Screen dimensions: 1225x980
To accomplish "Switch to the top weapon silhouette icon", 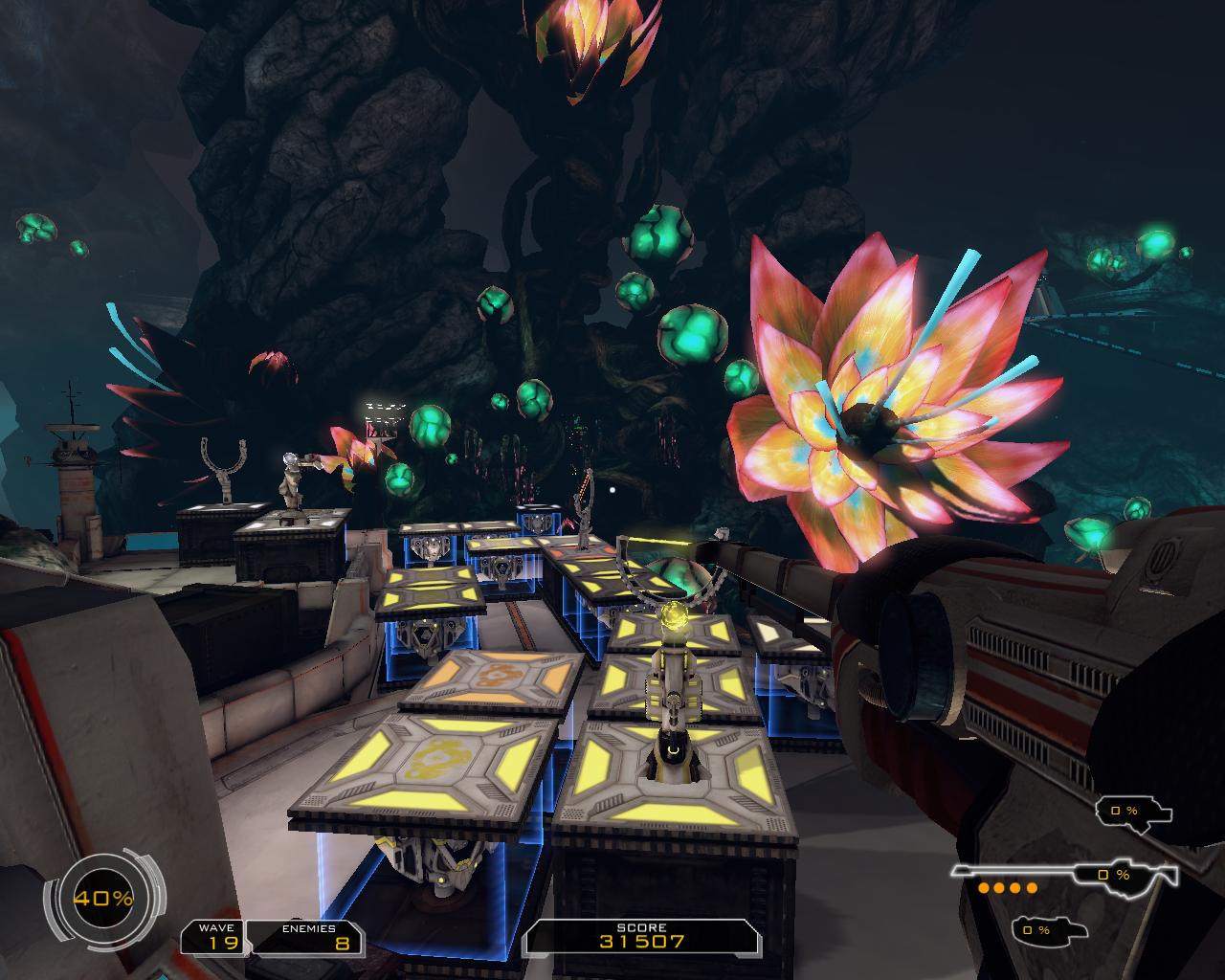I will [1134, 811].
